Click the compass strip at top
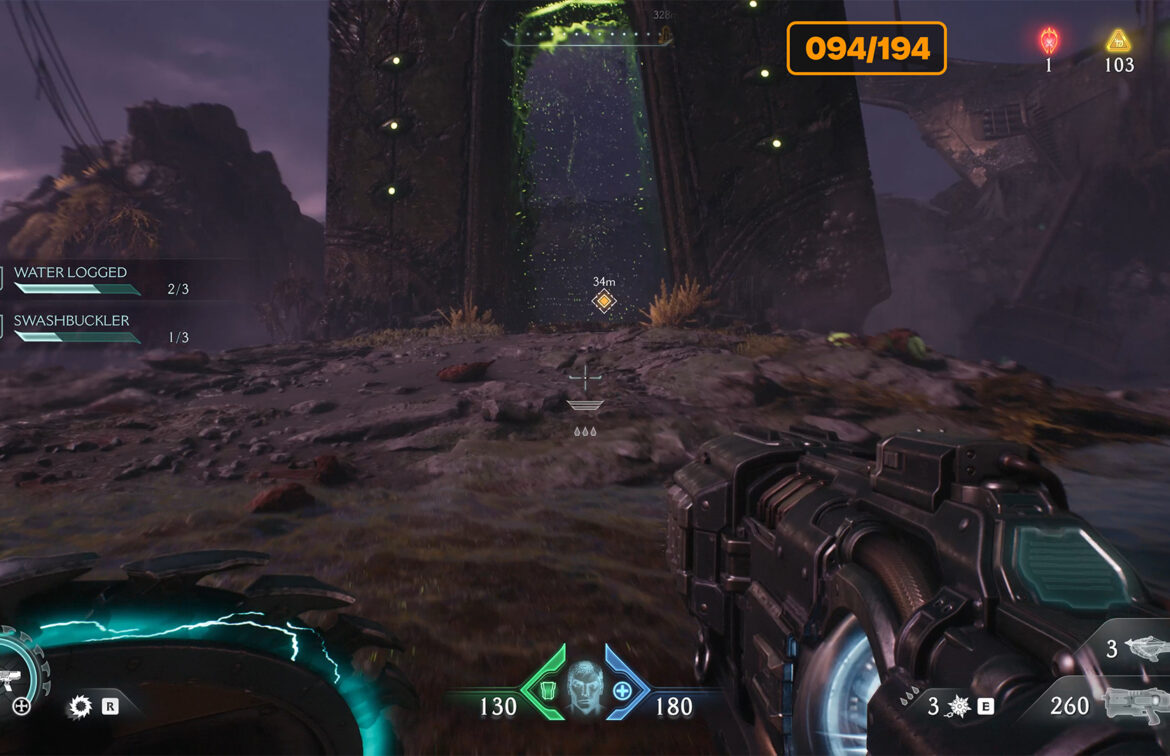This screenshot has width=1170, height=756. click(585, 38)
